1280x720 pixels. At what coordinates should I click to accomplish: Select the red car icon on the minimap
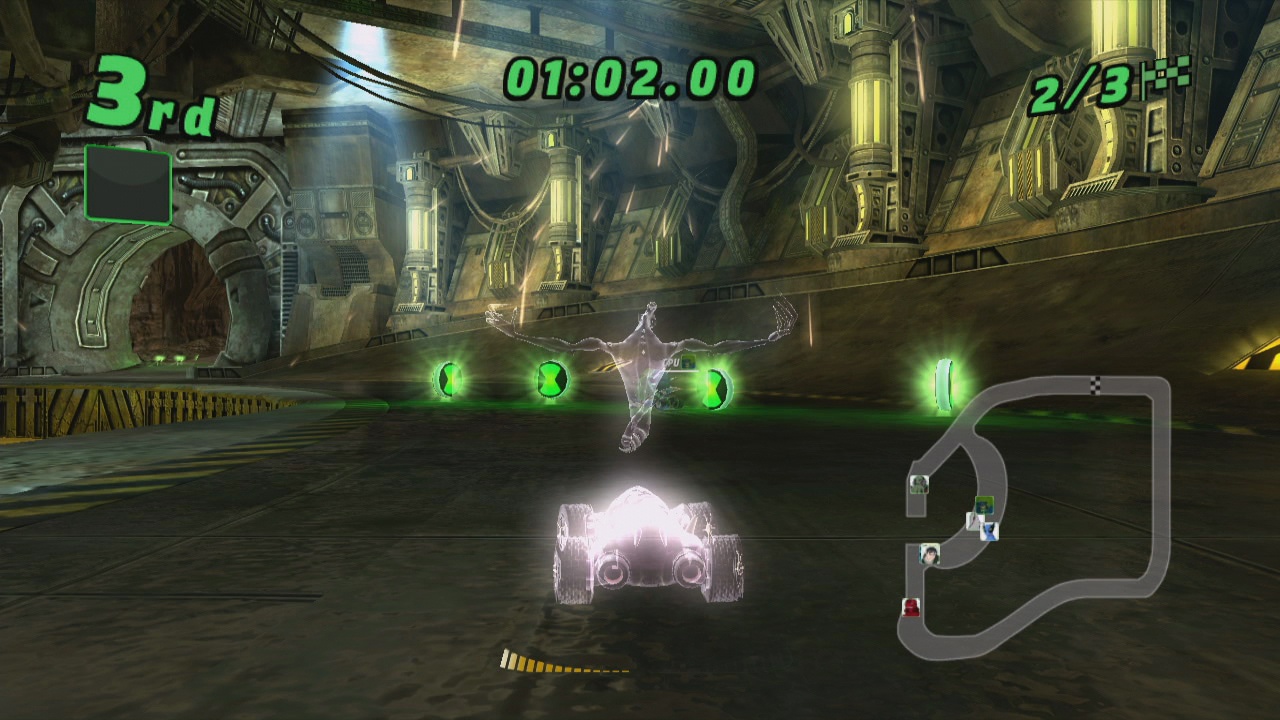pyautogui.click(x=911, y=607)
